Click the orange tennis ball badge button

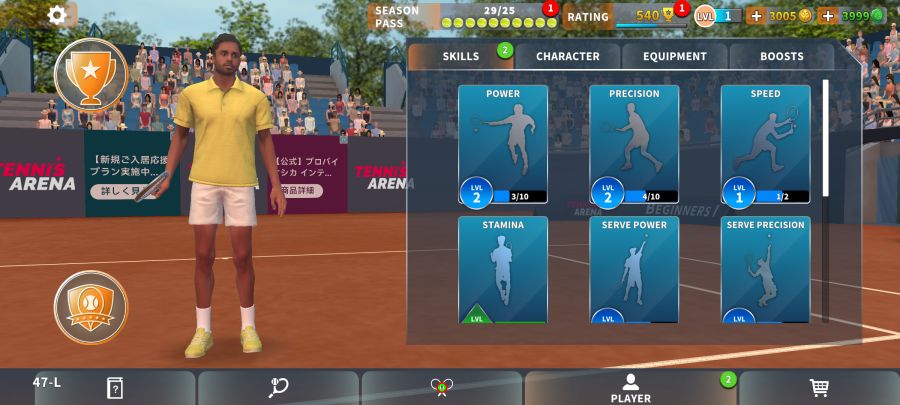point(91,307)
